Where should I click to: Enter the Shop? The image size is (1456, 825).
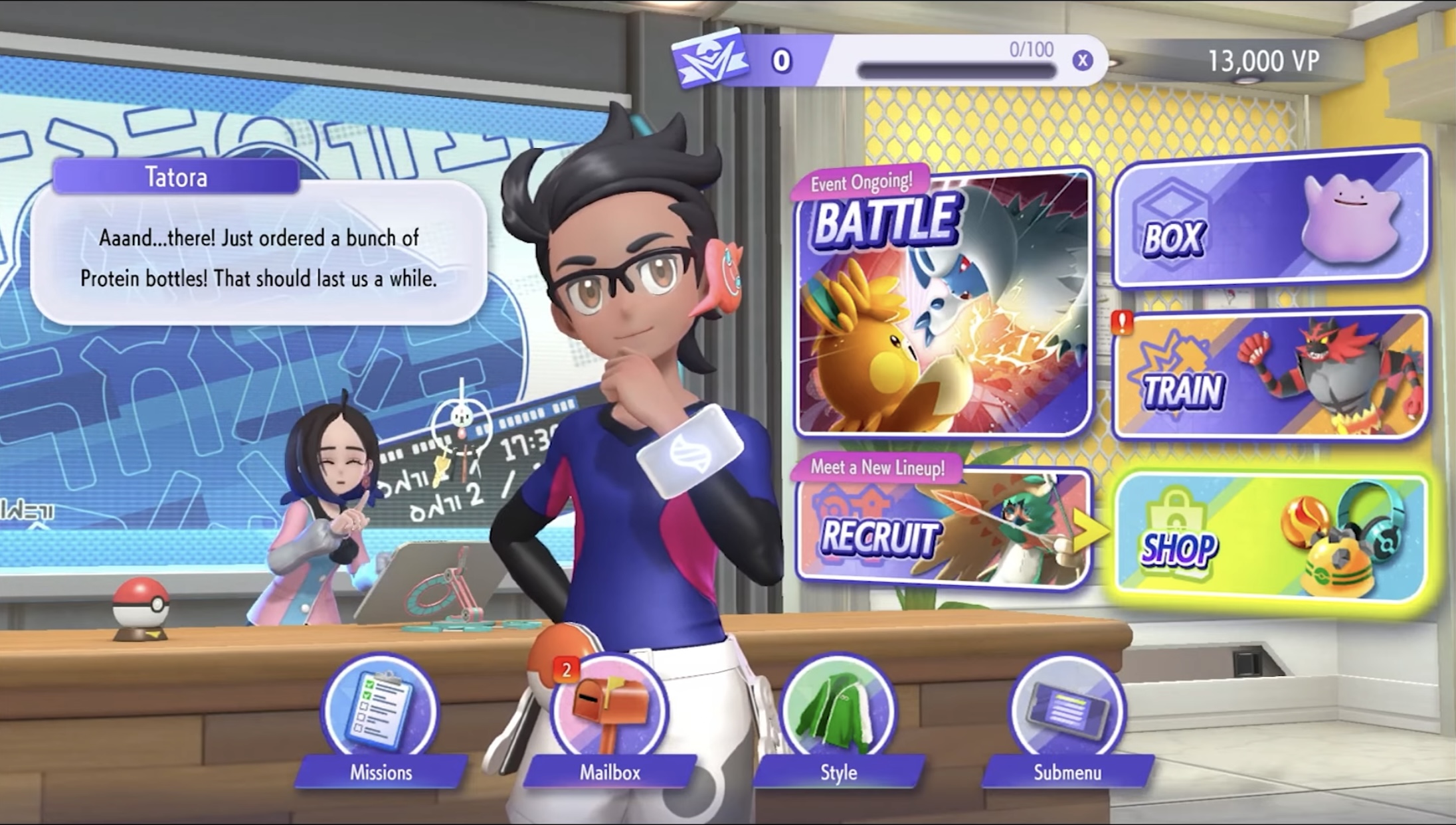[x=1270, y=538]
